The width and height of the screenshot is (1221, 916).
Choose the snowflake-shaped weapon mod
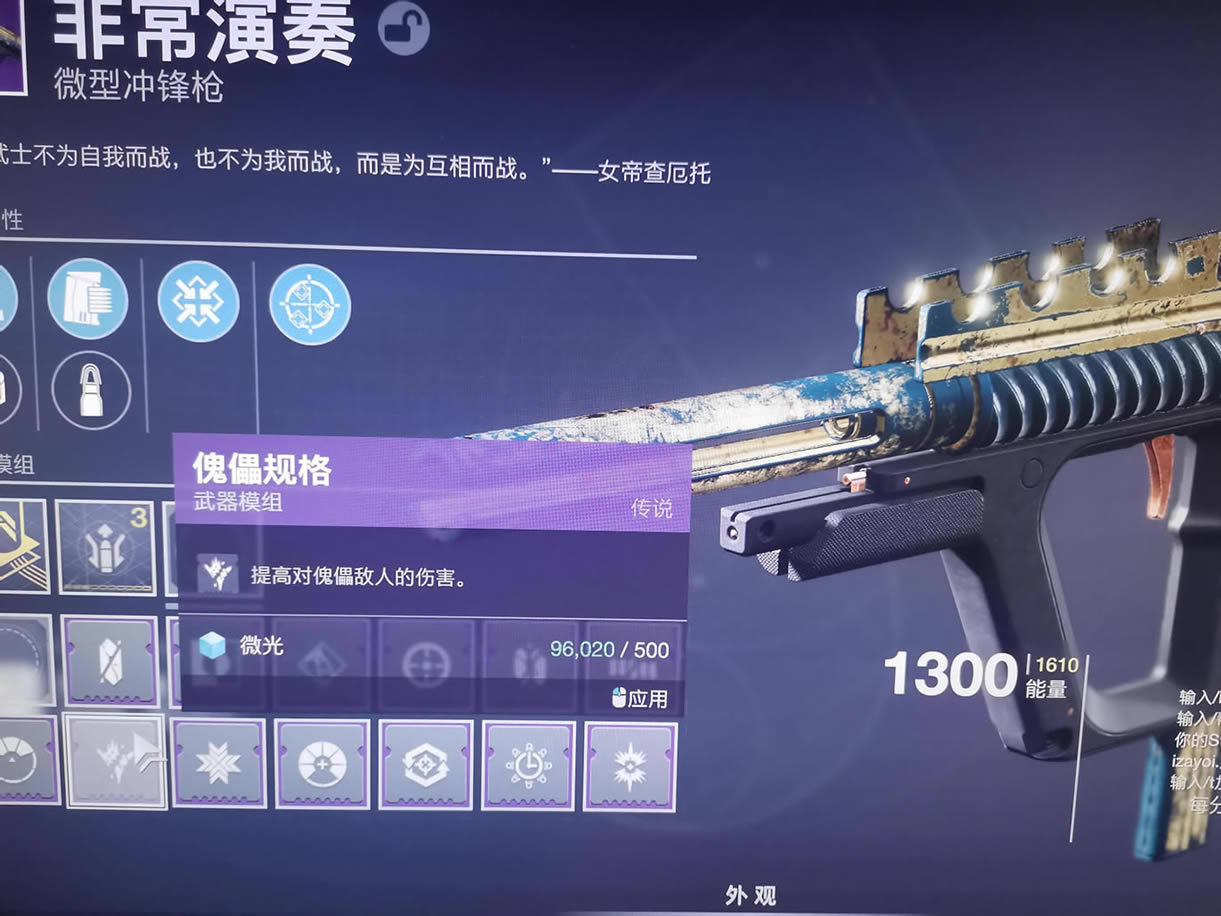(218, 764)
